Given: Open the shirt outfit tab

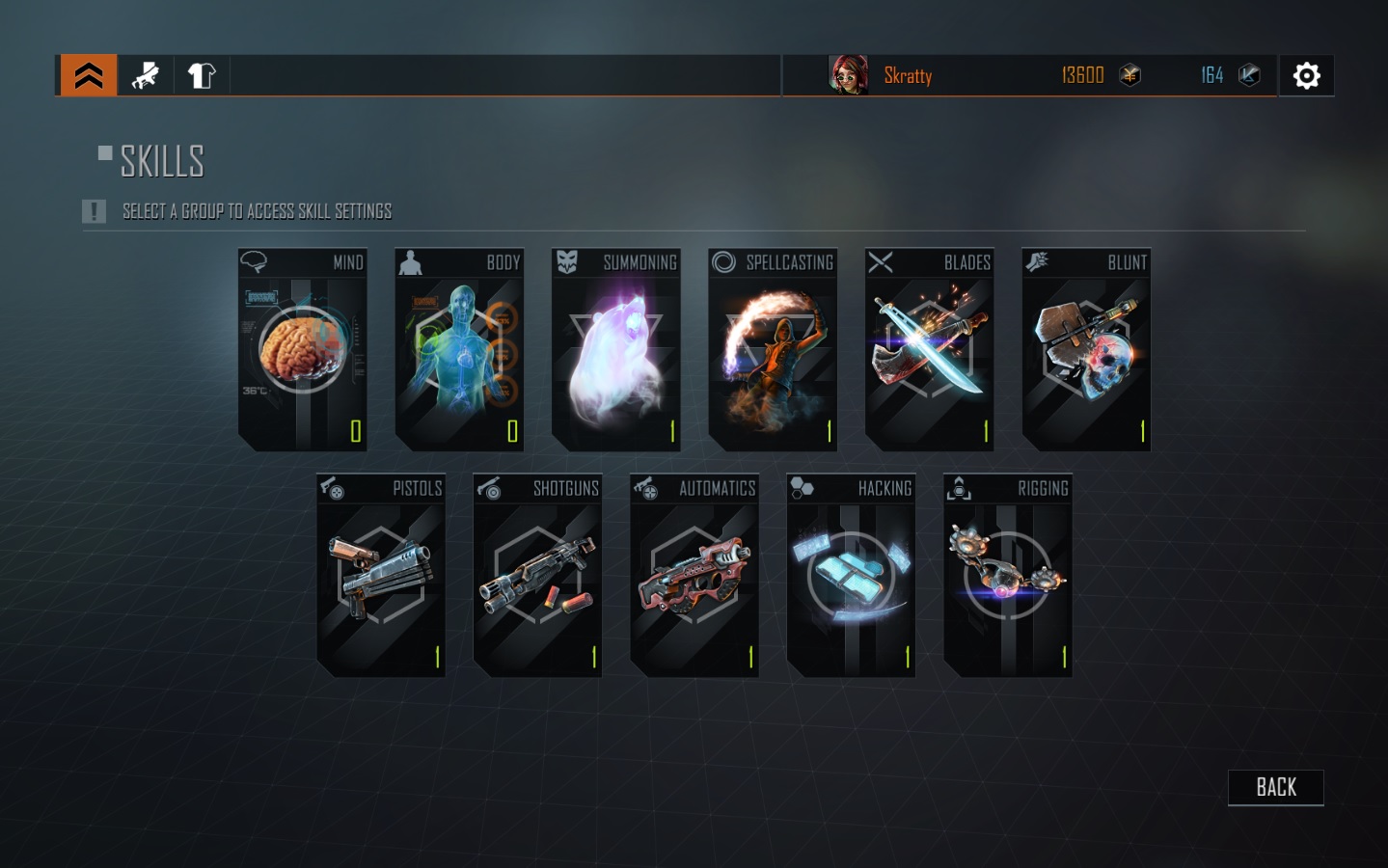Looking at the screenshot, I should click(x=202, y=75).
